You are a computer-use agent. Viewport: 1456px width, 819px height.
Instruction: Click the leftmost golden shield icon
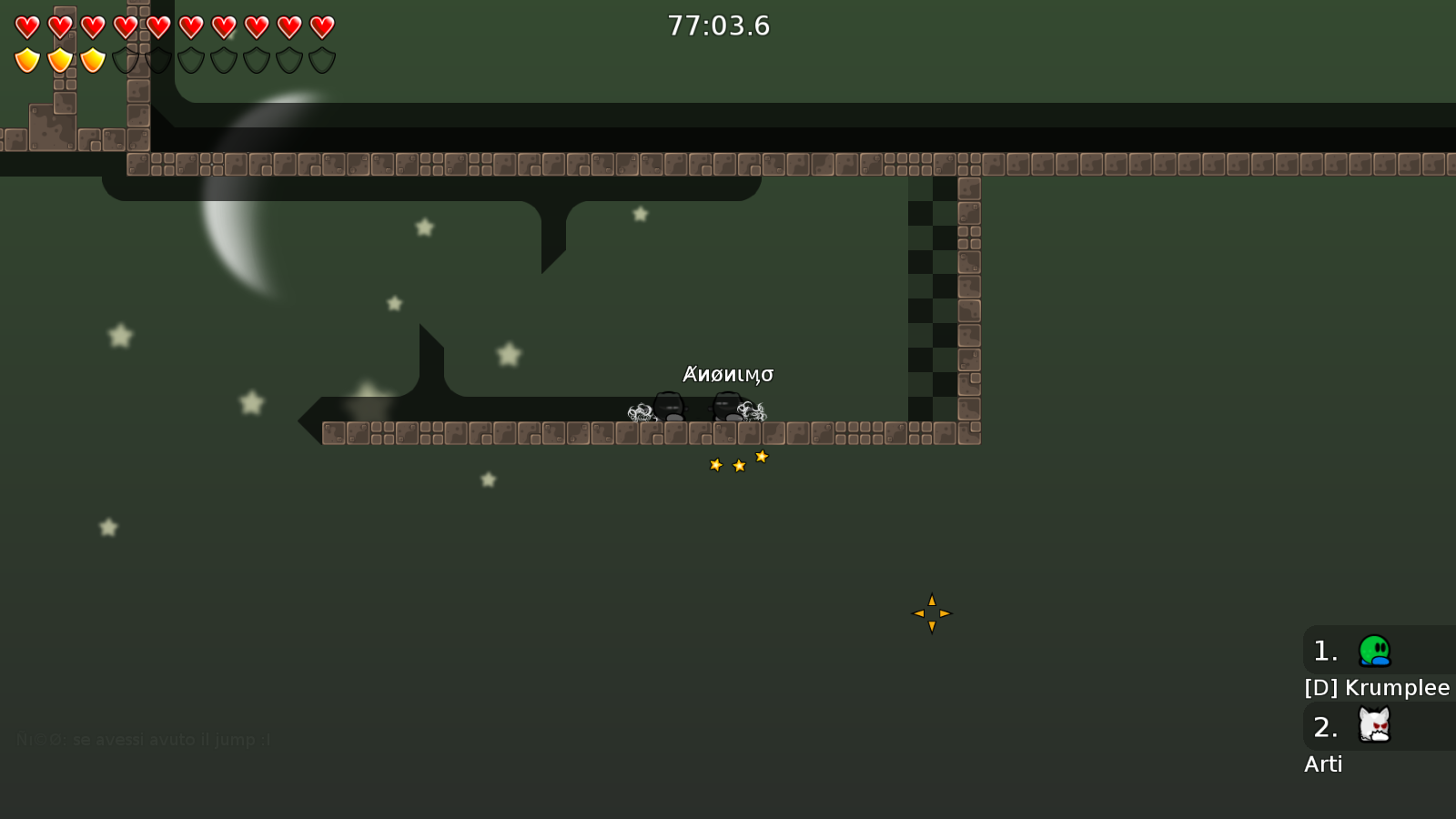(x=25, y=61)
